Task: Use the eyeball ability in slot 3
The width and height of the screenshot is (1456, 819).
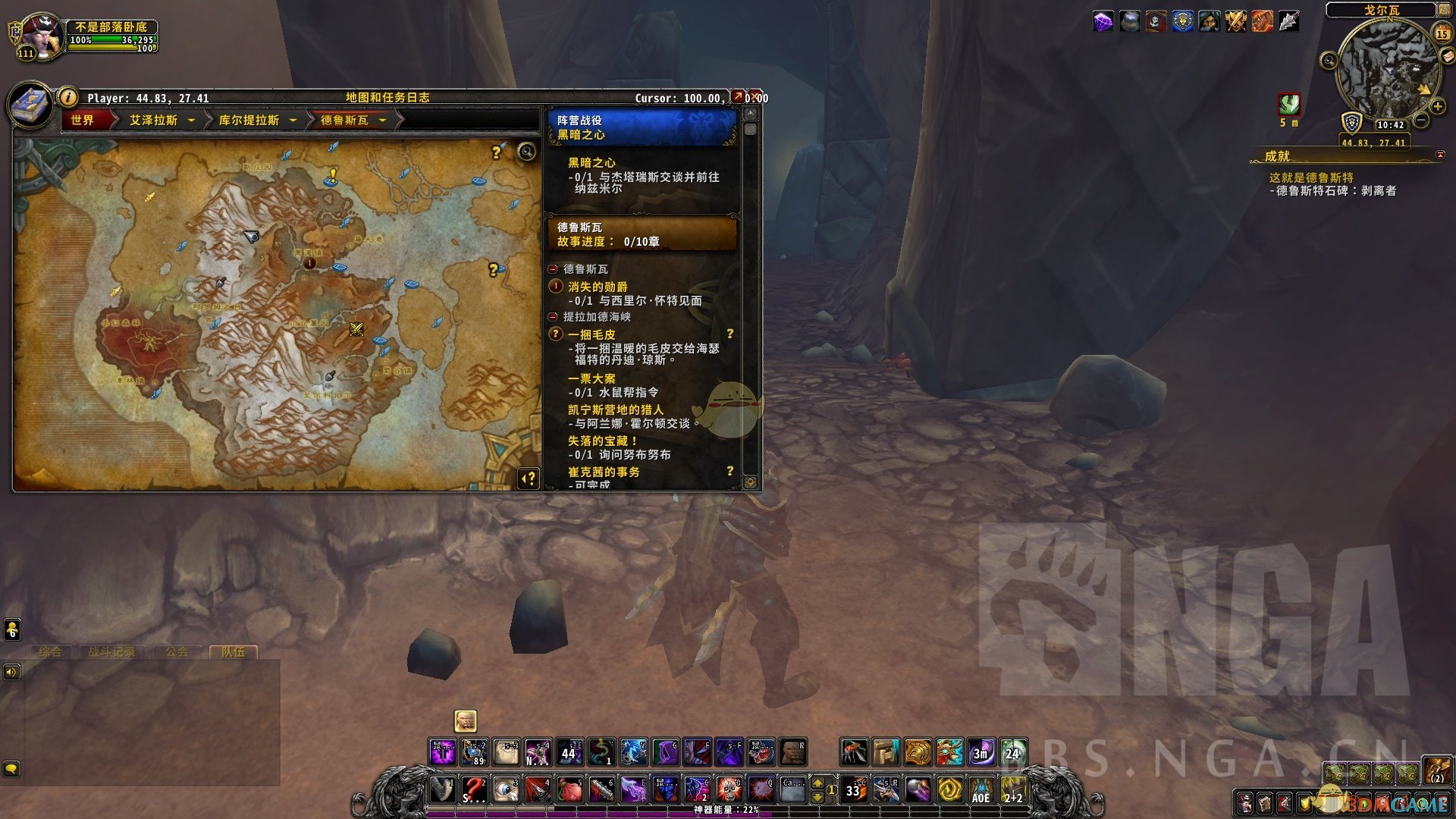Action: 506,789
